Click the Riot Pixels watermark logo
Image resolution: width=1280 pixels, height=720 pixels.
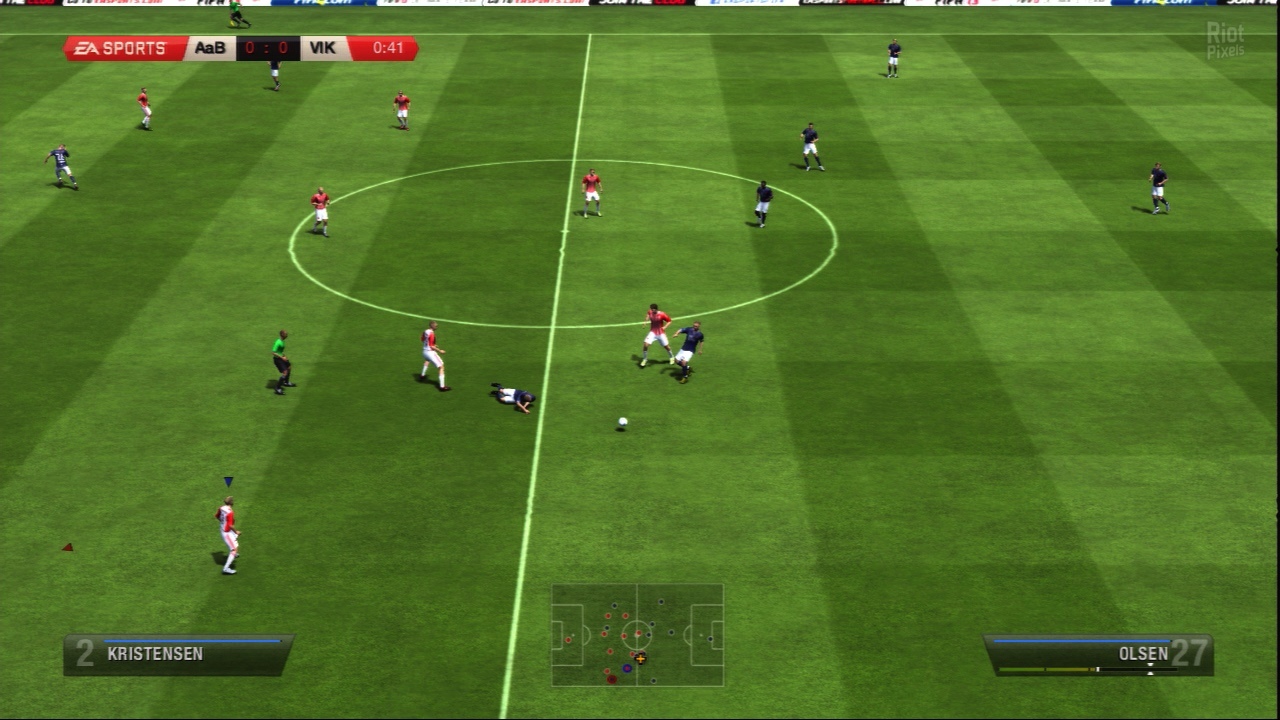tap(1225, 40)
